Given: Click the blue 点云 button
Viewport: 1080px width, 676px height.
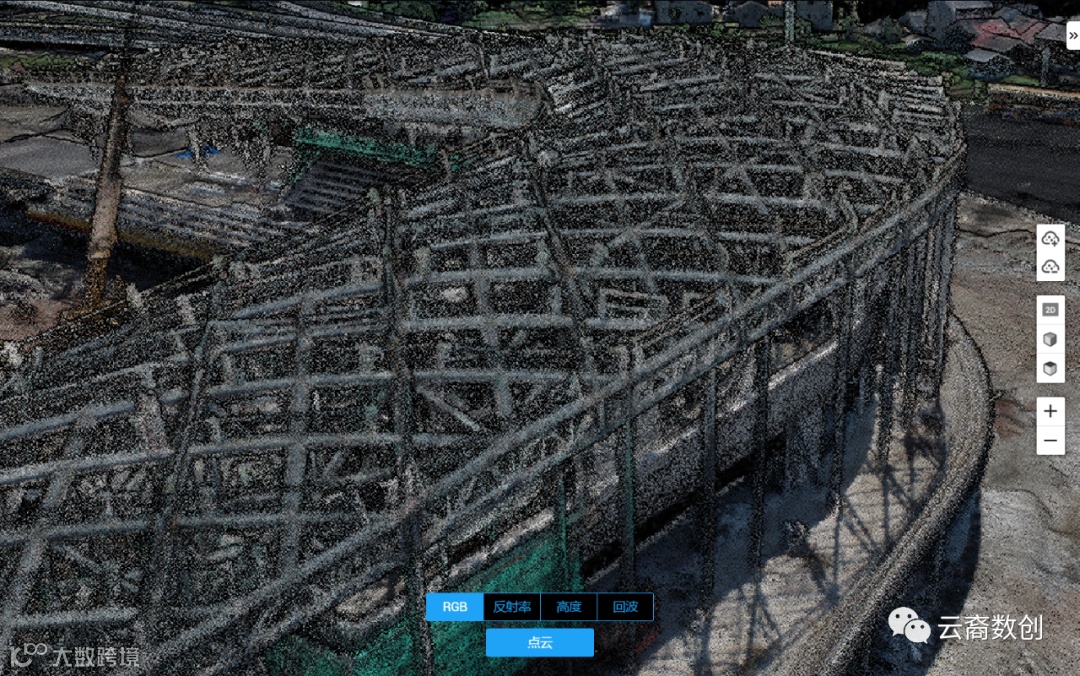Looking at the screenshot, I should [x=540, y=642].
